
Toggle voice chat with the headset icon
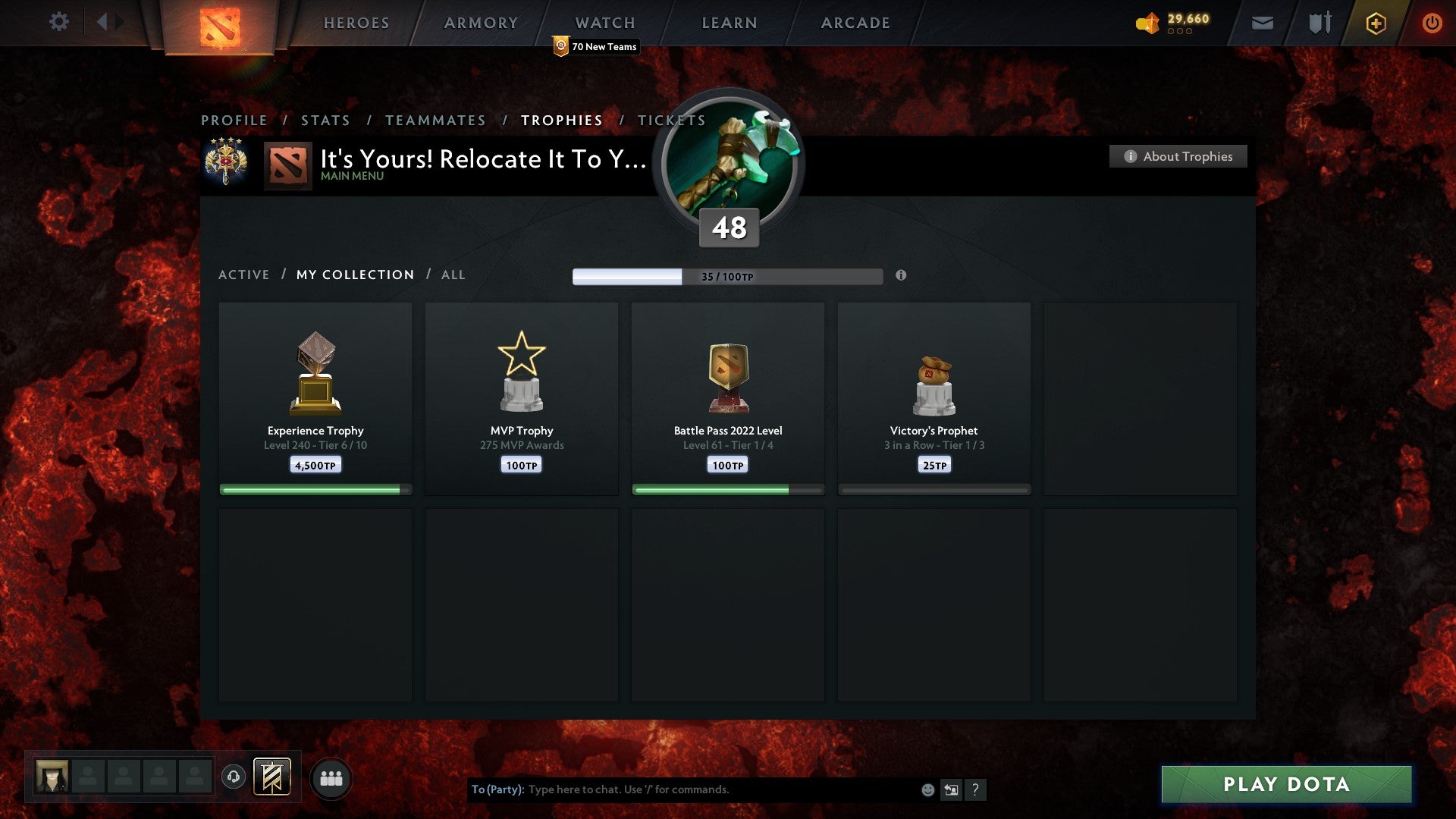tap(232, 777)
